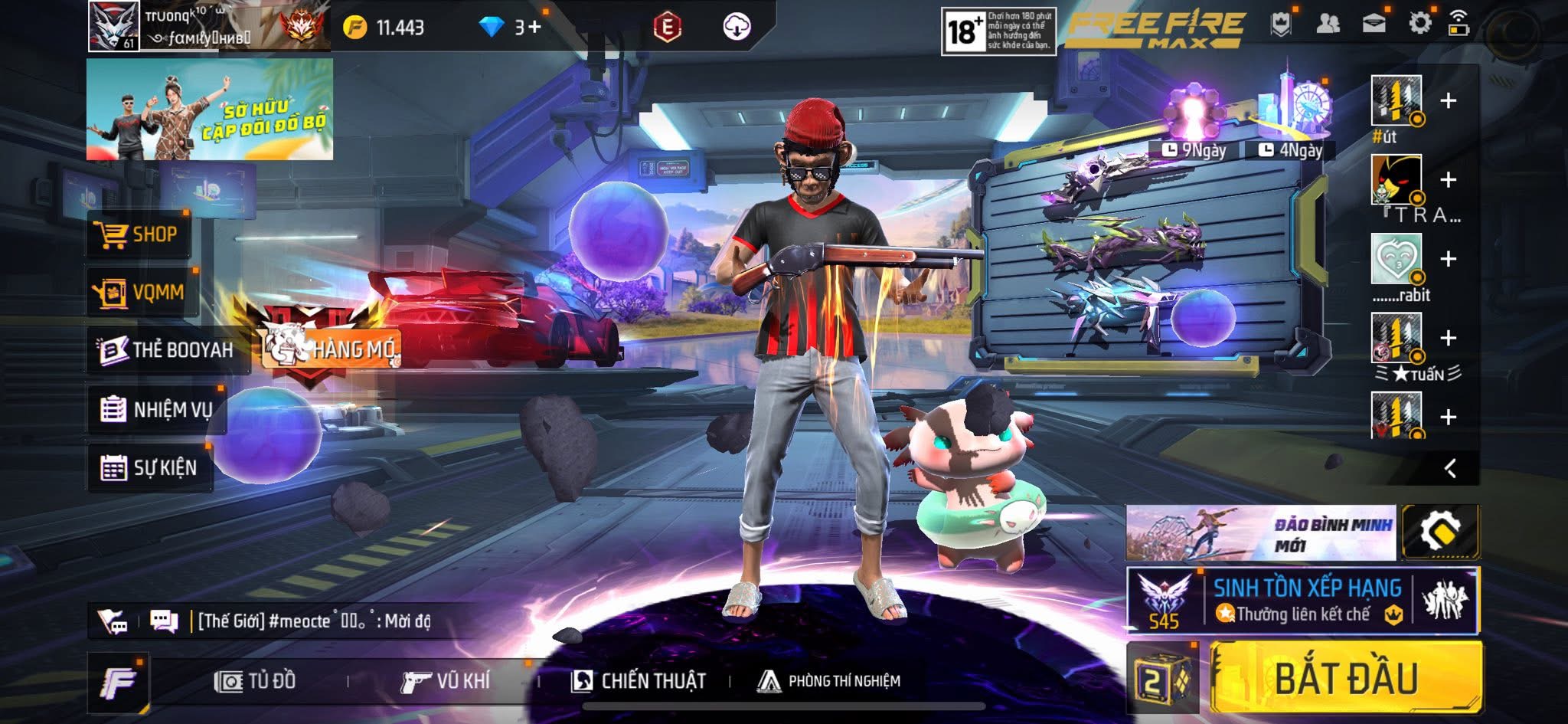Open the ĐẢO BÌNH MINH map banner

(1260, 532)
